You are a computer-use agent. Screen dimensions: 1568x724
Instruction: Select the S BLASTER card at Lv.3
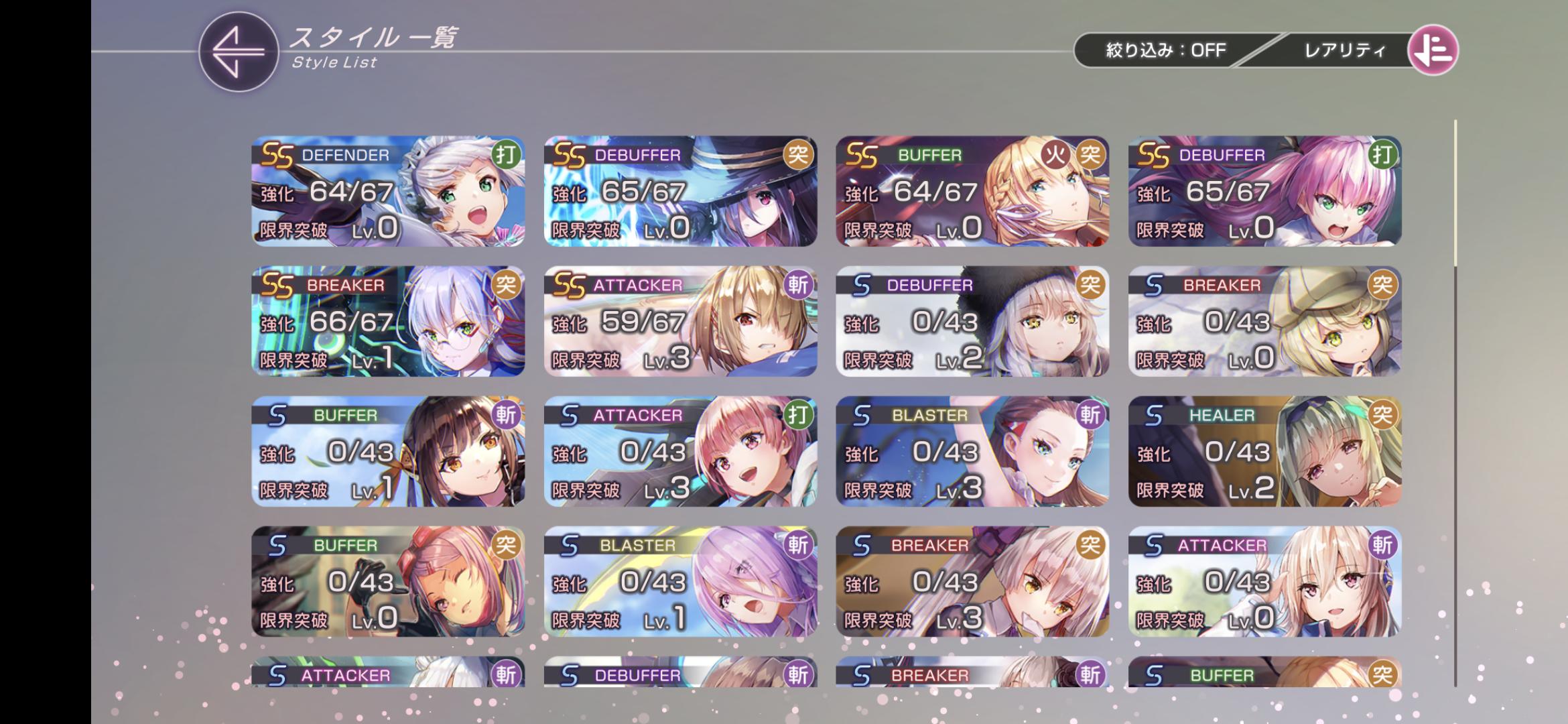[972, 451]
